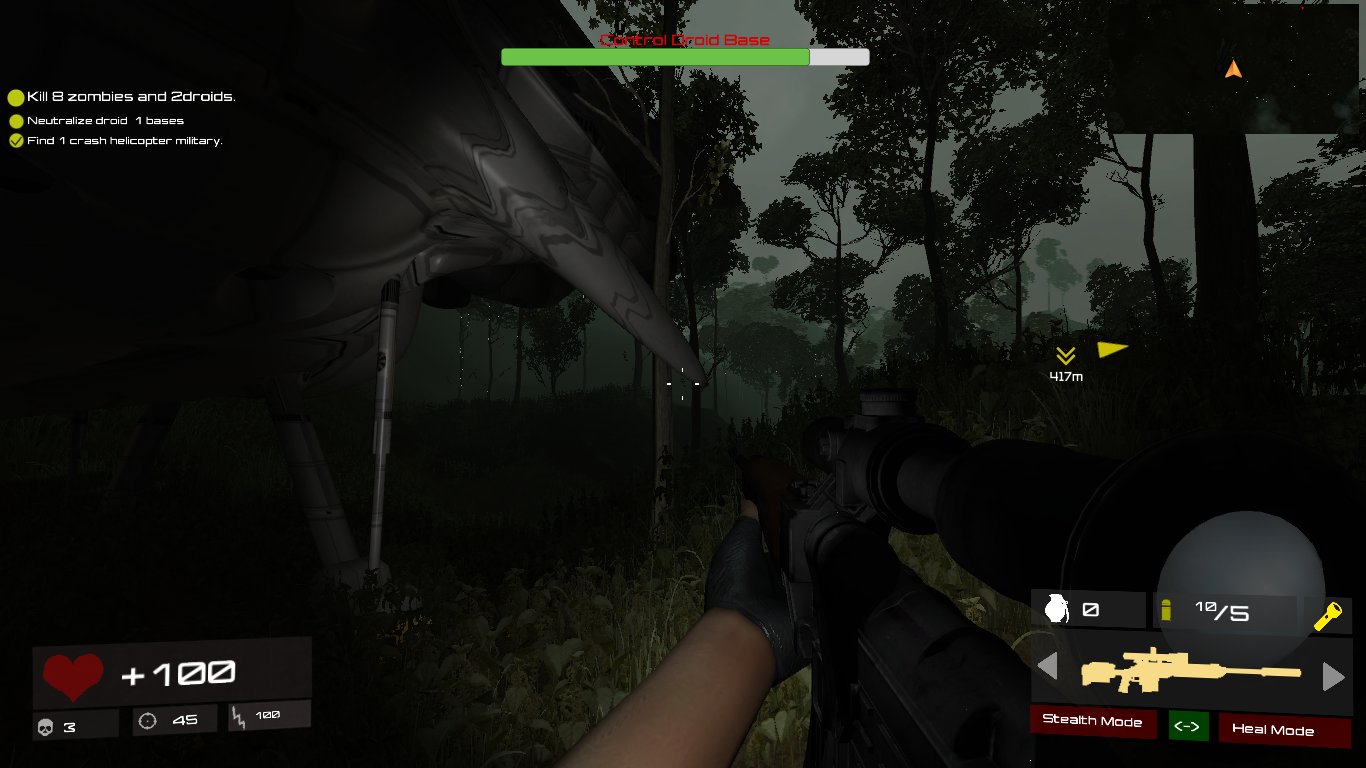Screen dimensions: 1366x768
Task: Click the left arrow to cycle weapons
Action: 1049,666
